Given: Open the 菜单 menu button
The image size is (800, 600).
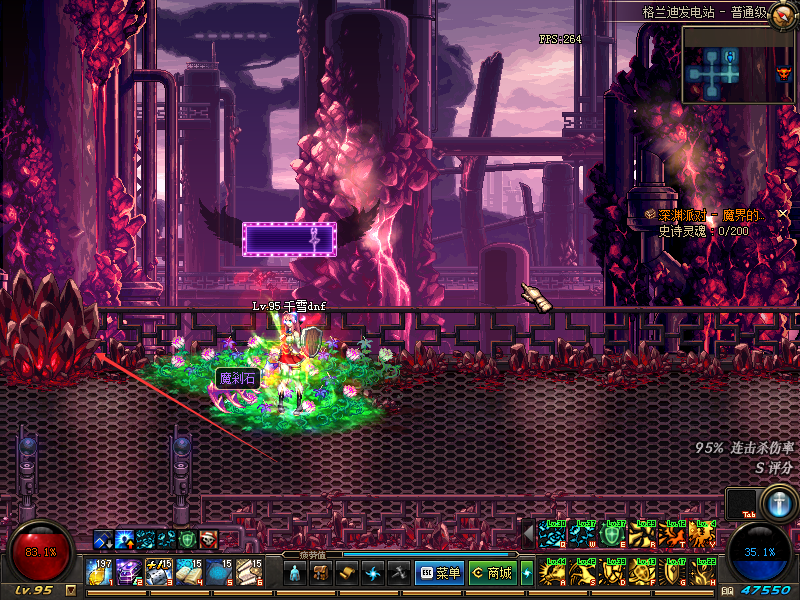Looking at the screenshot, I should click(440, 573).
